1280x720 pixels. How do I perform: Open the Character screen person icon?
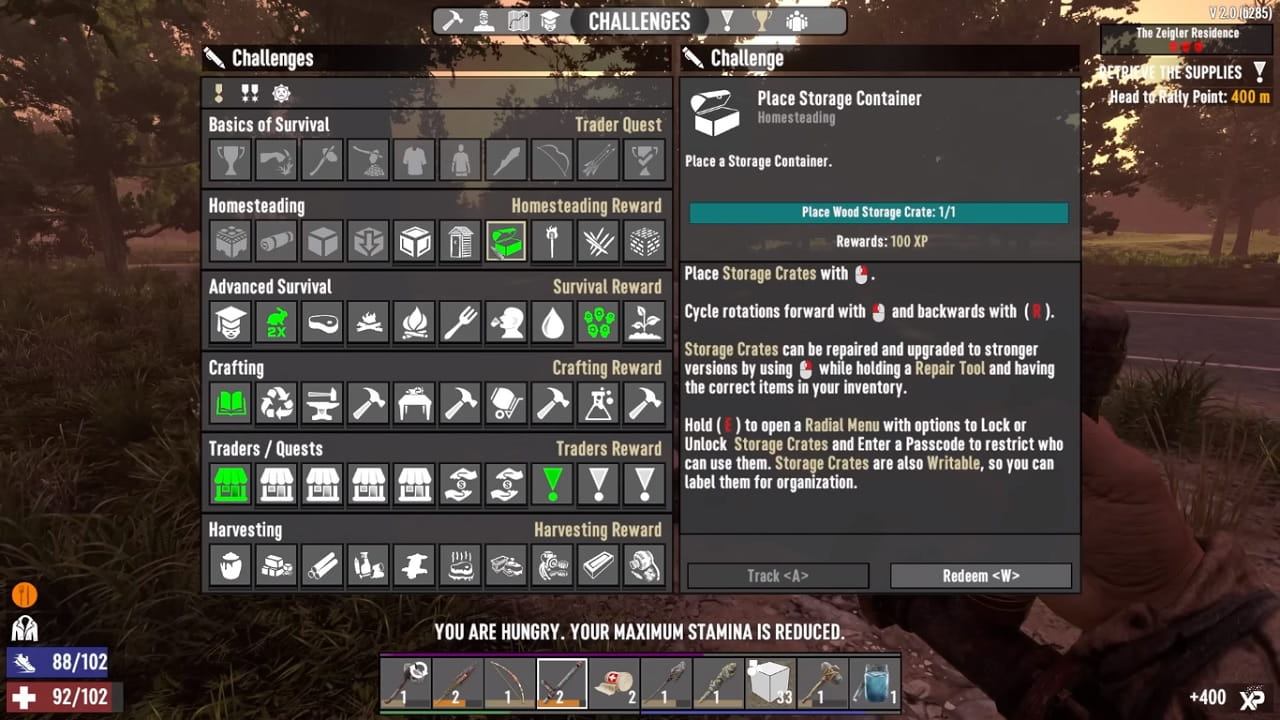[x=483, y=20]
